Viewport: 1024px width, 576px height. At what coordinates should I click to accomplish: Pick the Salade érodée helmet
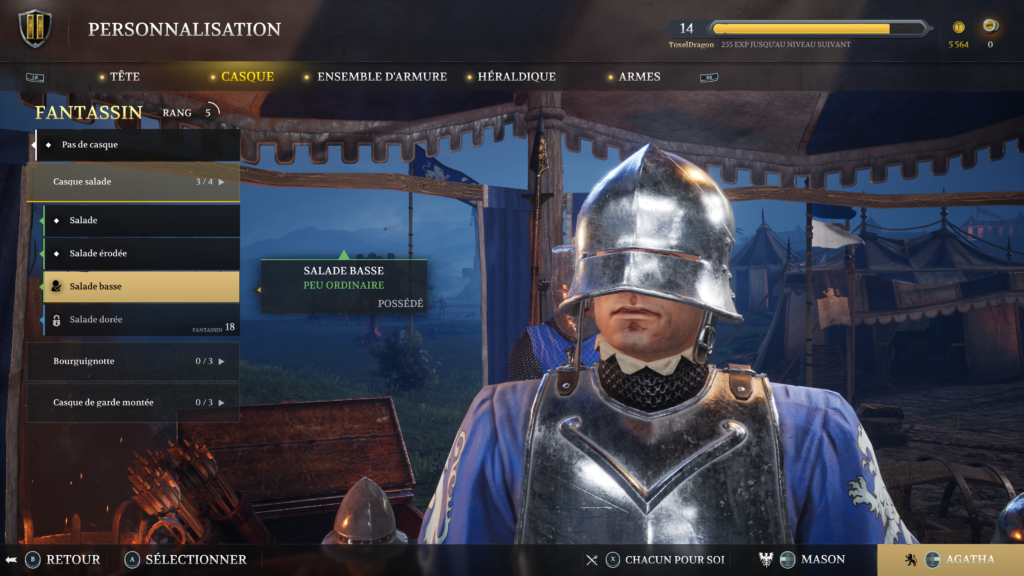pos(141,253)
